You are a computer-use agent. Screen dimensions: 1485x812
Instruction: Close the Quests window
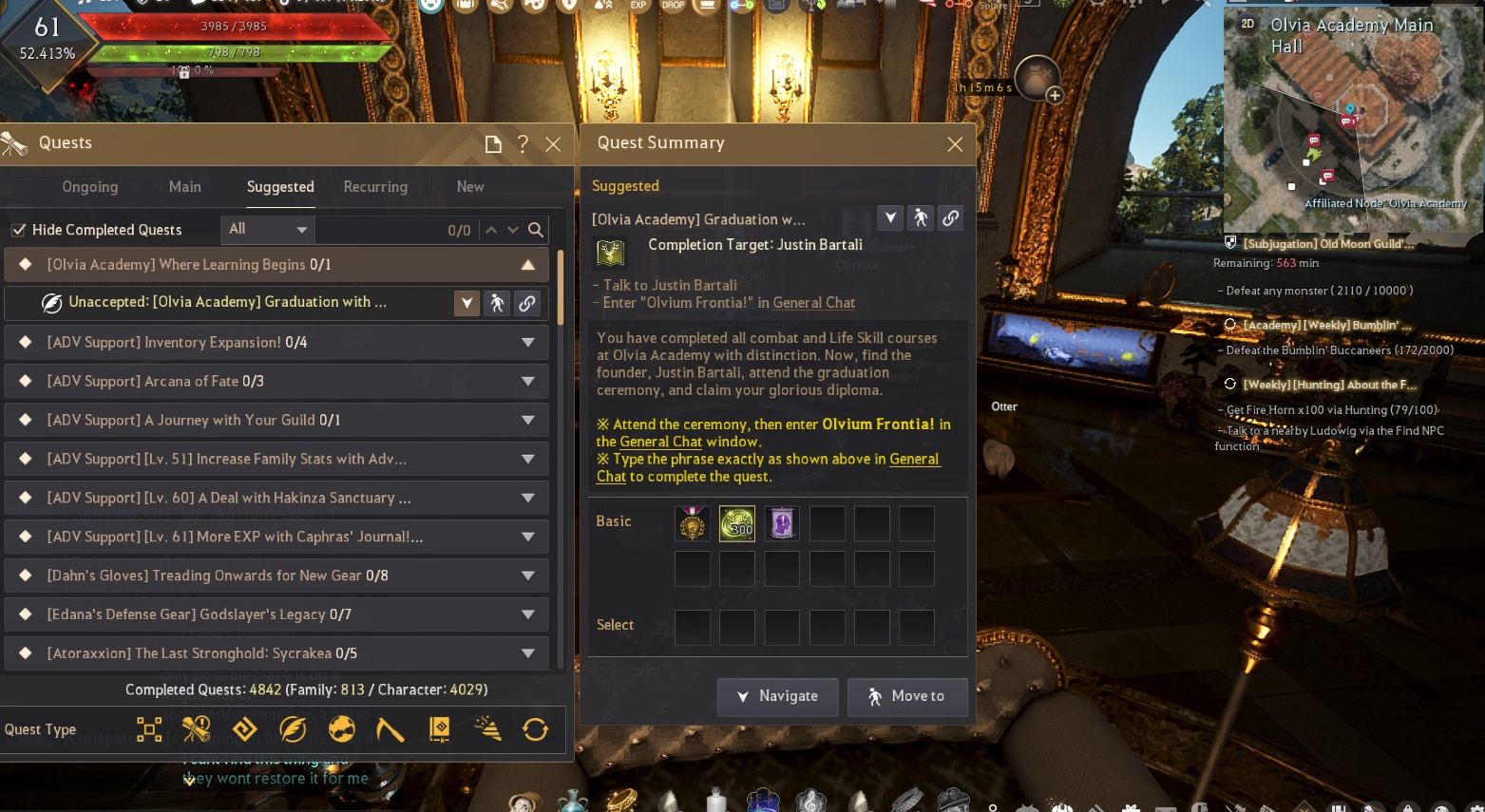point(553,144)
